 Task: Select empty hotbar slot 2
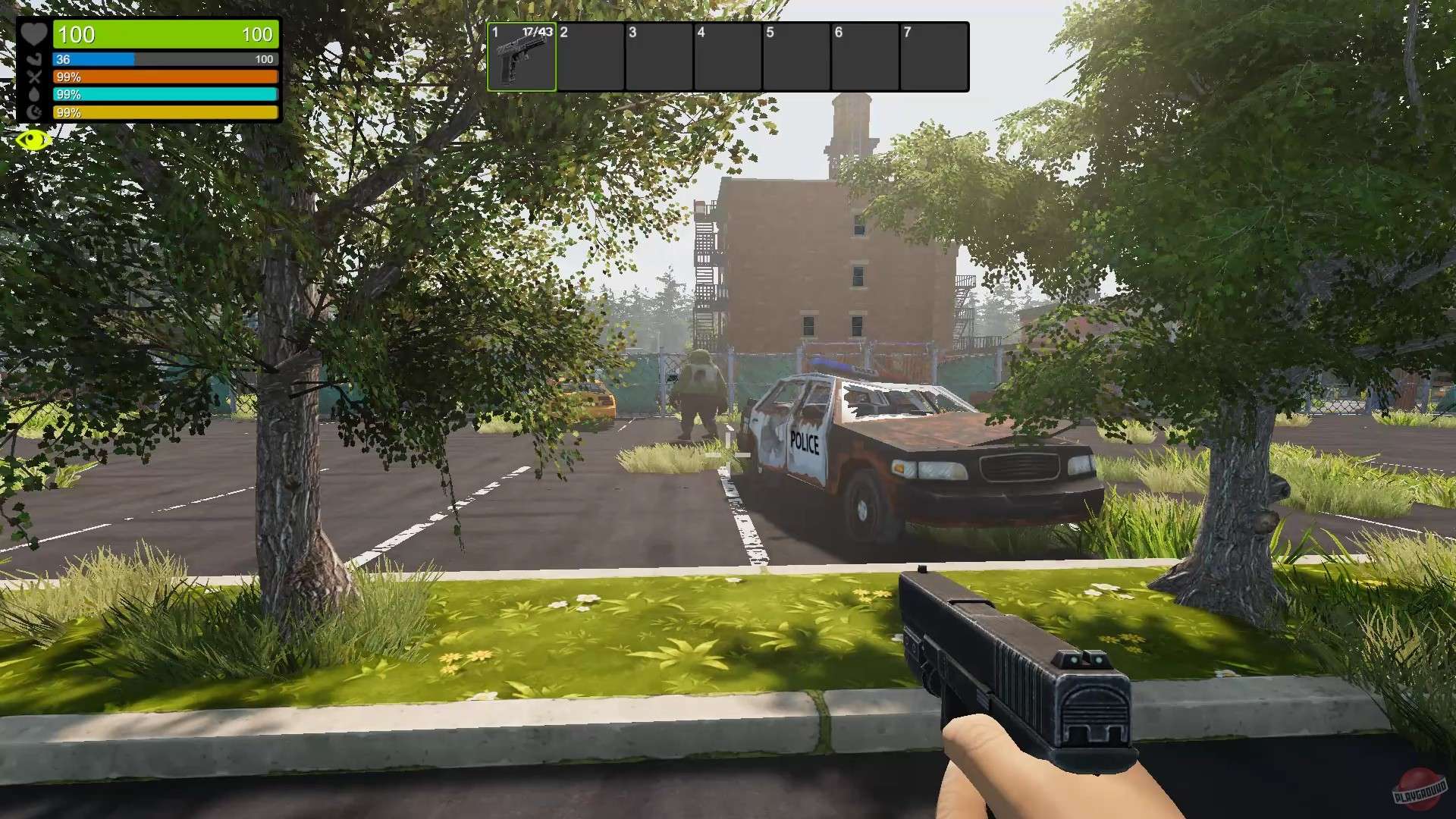coord(590,57)
